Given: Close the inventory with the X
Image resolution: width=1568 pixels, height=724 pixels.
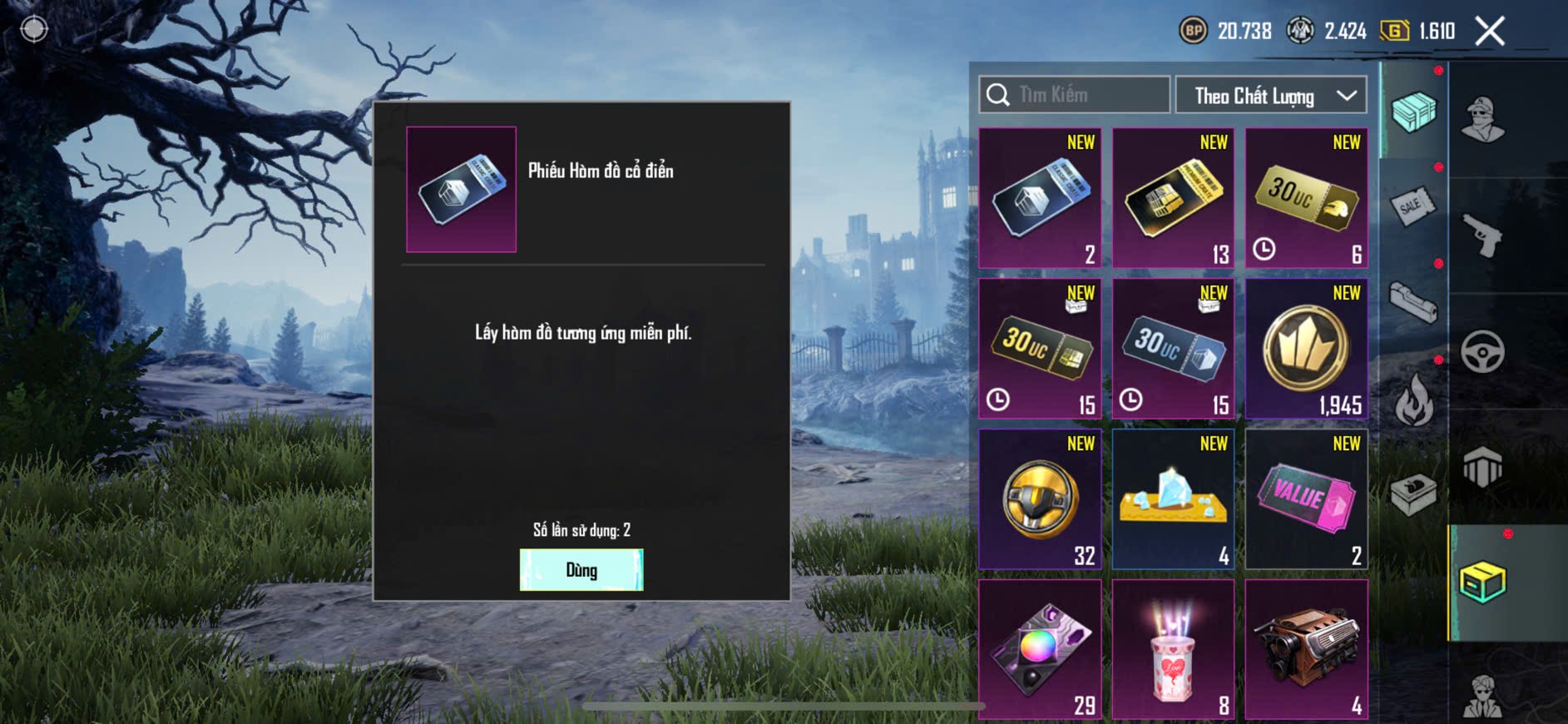Looking at the screenshot, I should point(1489,32).
